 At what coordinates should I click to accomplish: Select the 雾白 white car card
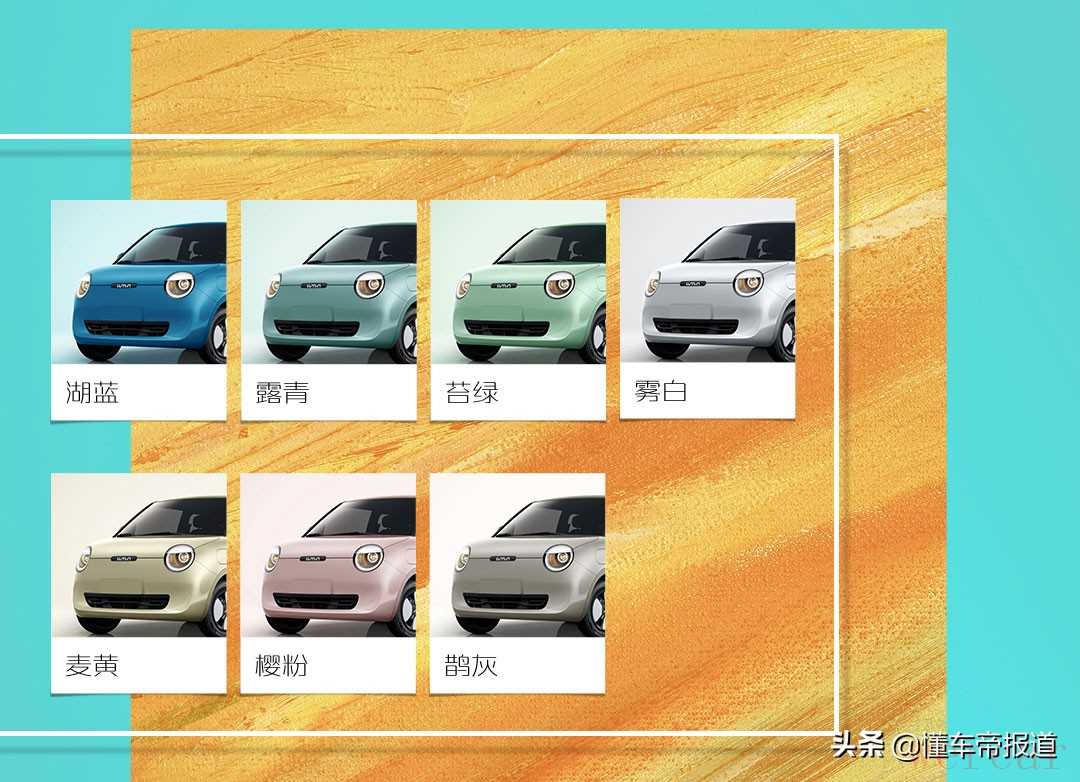pos(707,308)
